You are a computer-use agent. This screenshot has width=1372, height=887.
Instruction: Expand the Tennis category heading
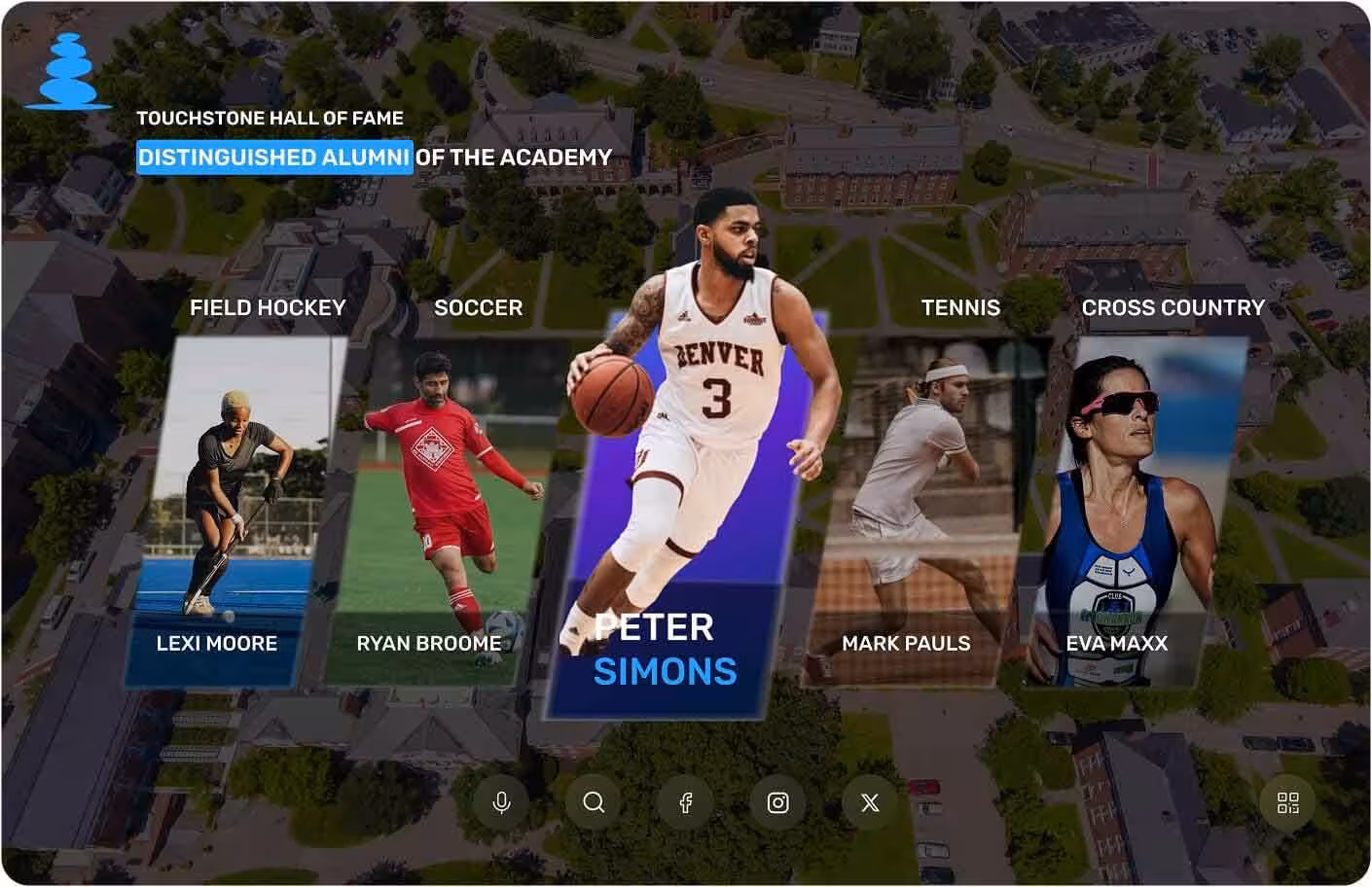click(960, 307)
